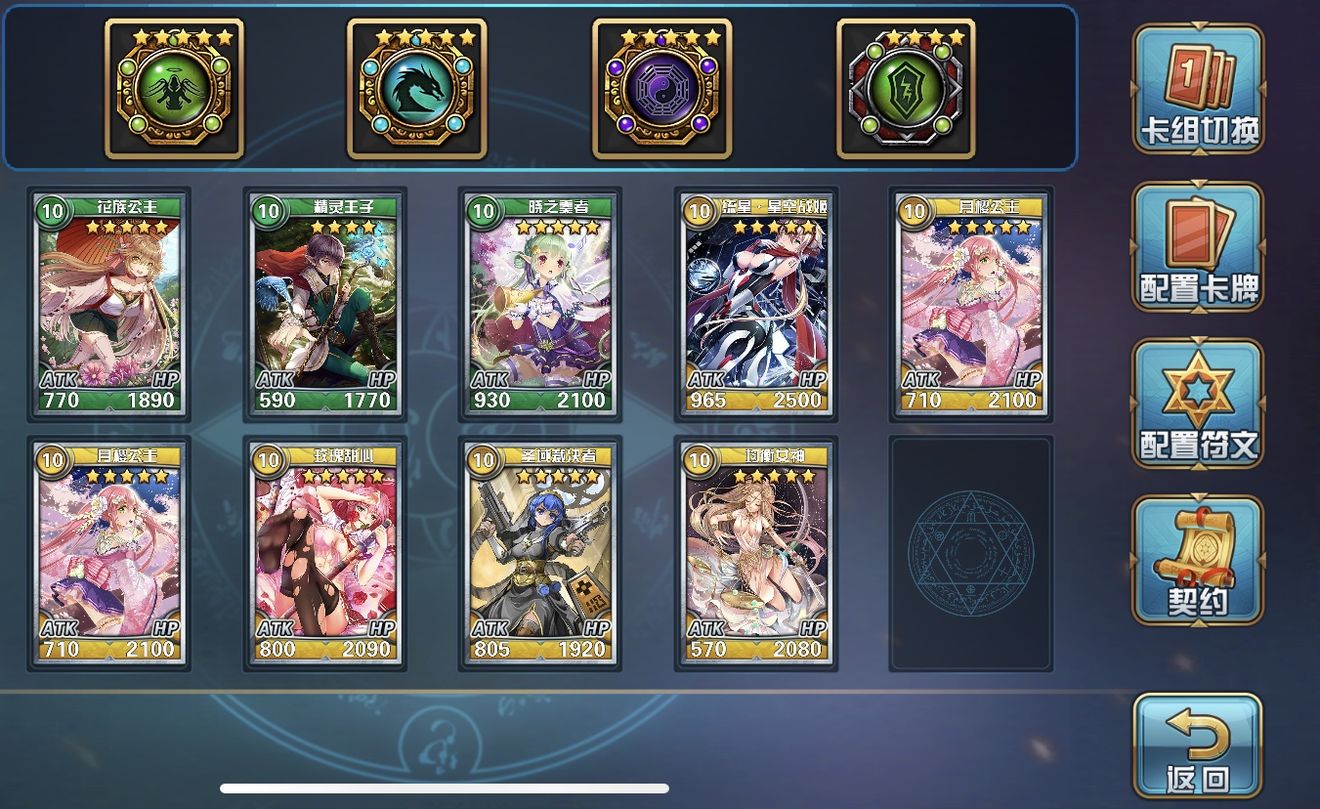1320x809 pixels.
Task: Select the purple yin-yang element emblem
Action: pyautogui.click(x=661, y=90)
